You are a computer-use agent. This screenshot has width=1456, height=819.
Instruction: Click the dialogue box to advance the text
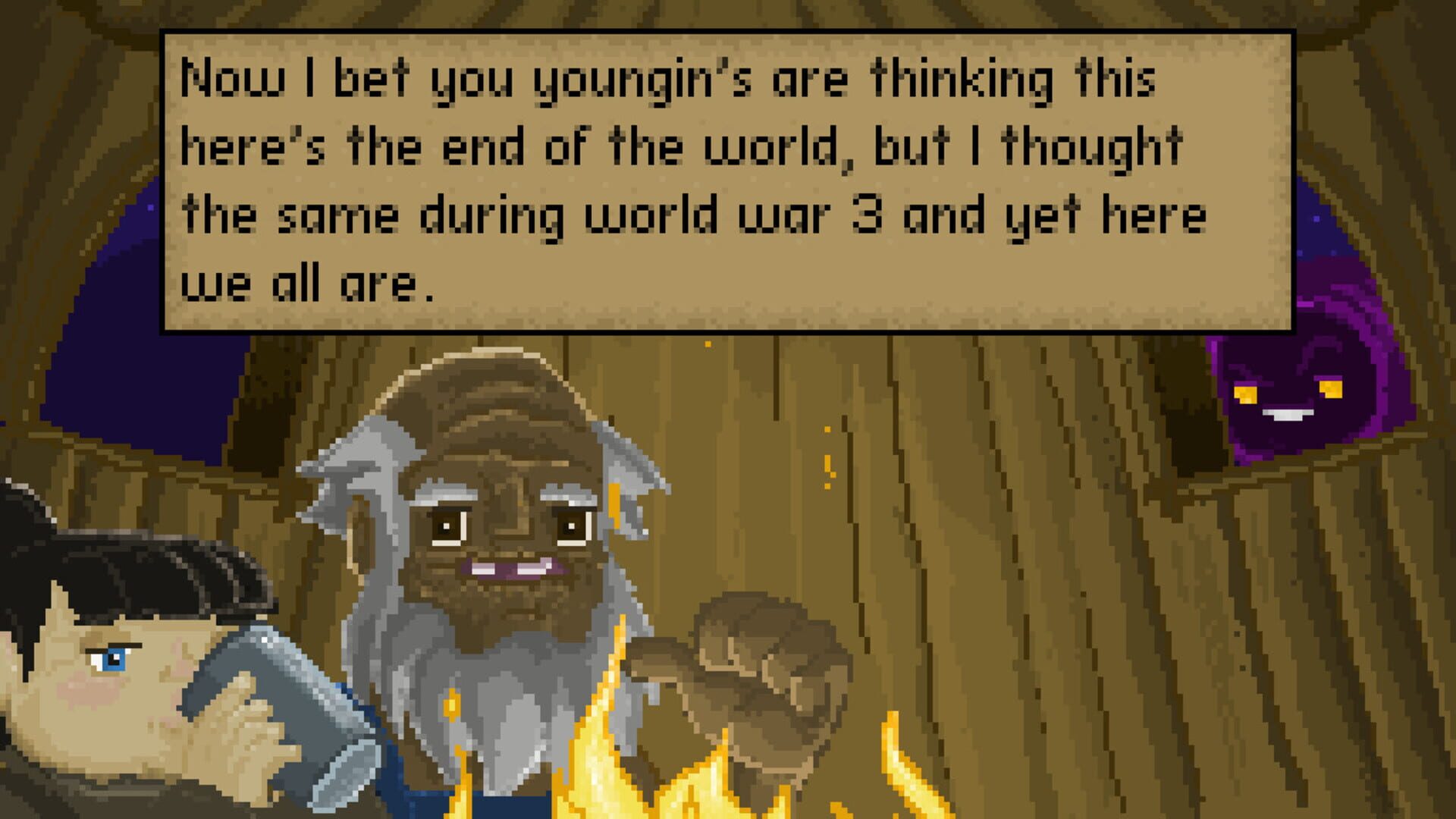(x=720, y=182)
